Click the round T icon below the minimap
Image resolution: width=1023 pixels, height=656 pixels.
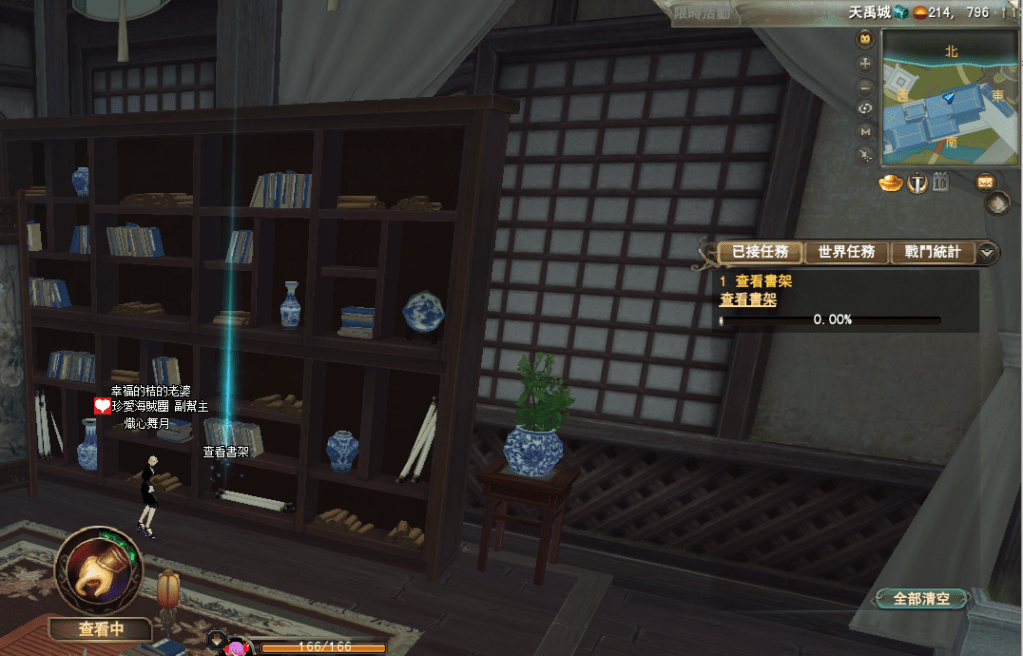click(x=917, y=183)
